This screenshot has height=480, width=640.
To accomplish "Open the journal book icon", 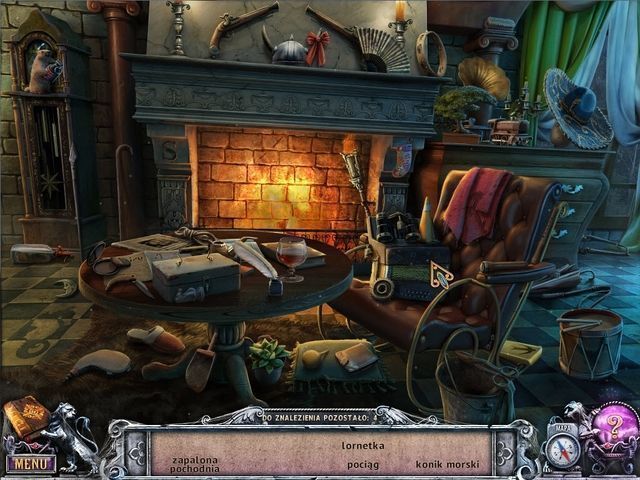I will click(24, 417).
